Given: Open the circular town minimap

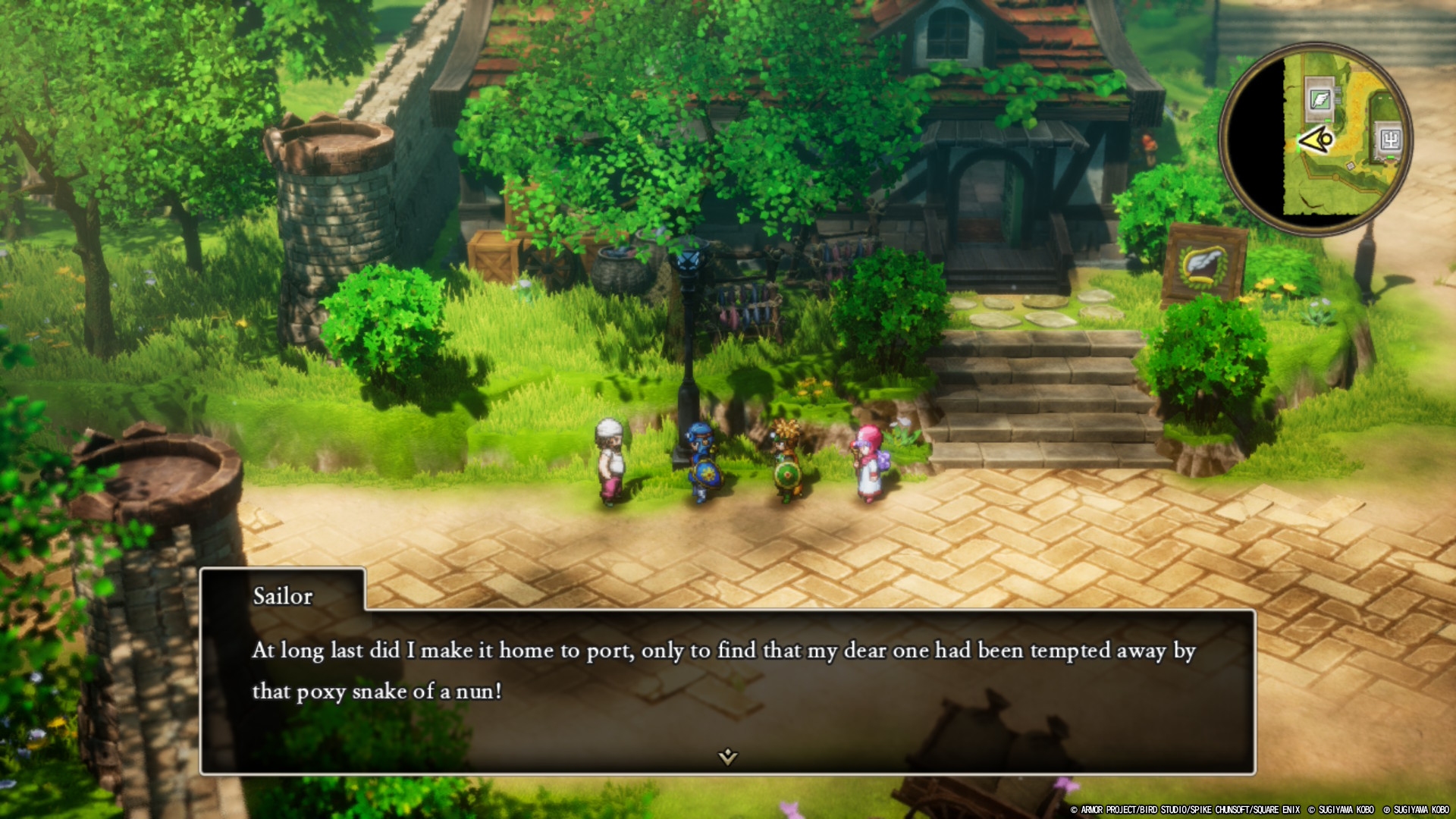Looking at the screenshot, I should point(1316,139).
